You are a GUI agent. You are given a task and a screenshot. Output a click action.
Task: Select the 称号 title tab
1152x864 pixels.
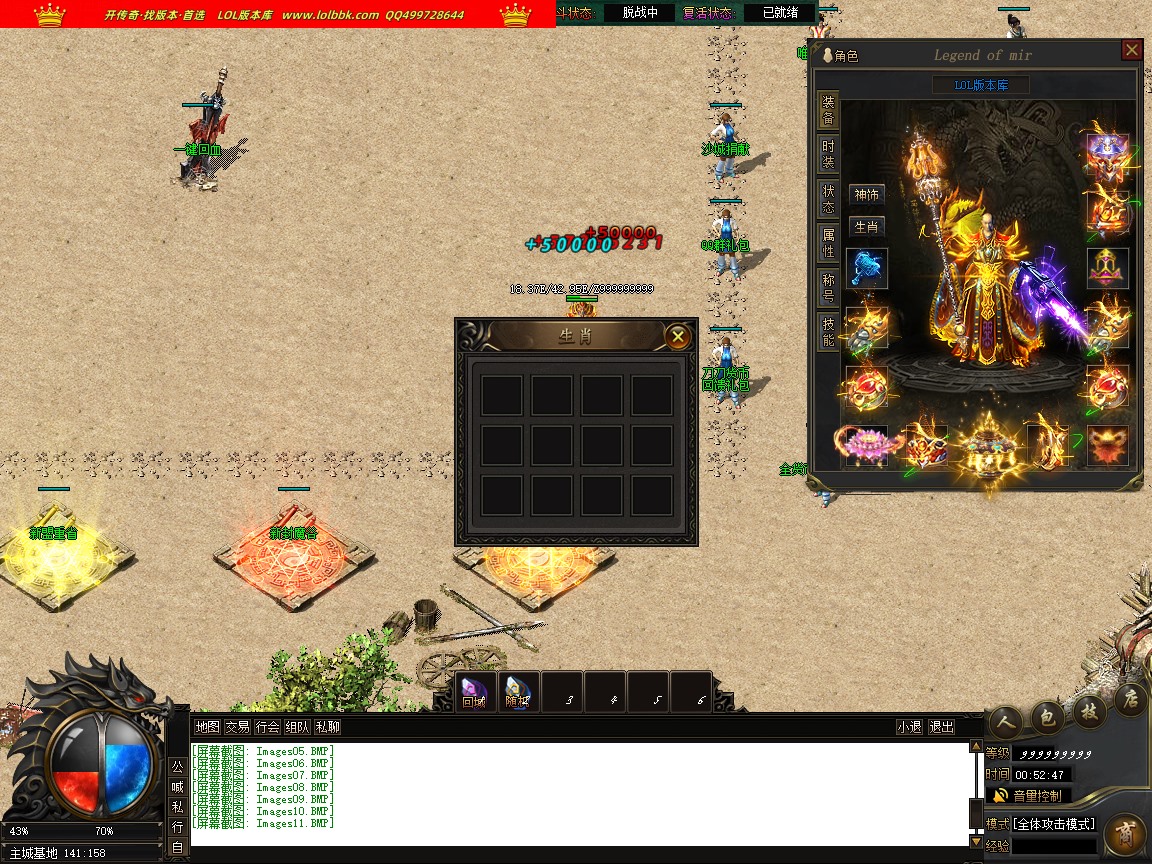pyautogui.click(x=828, y=287)
